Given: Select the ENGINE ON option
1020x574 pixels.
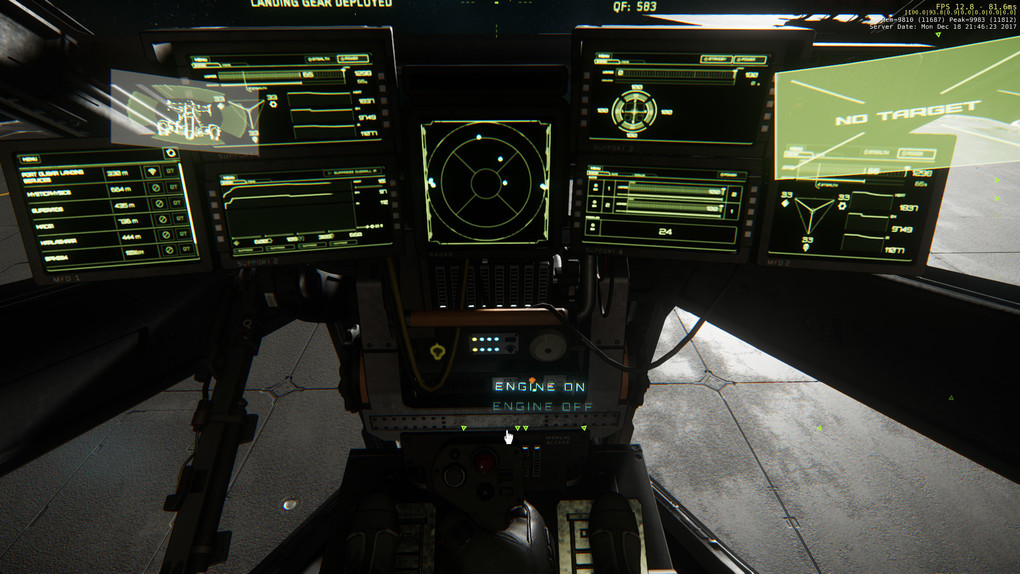Looking at the screenshot, I should pos(539,387).
